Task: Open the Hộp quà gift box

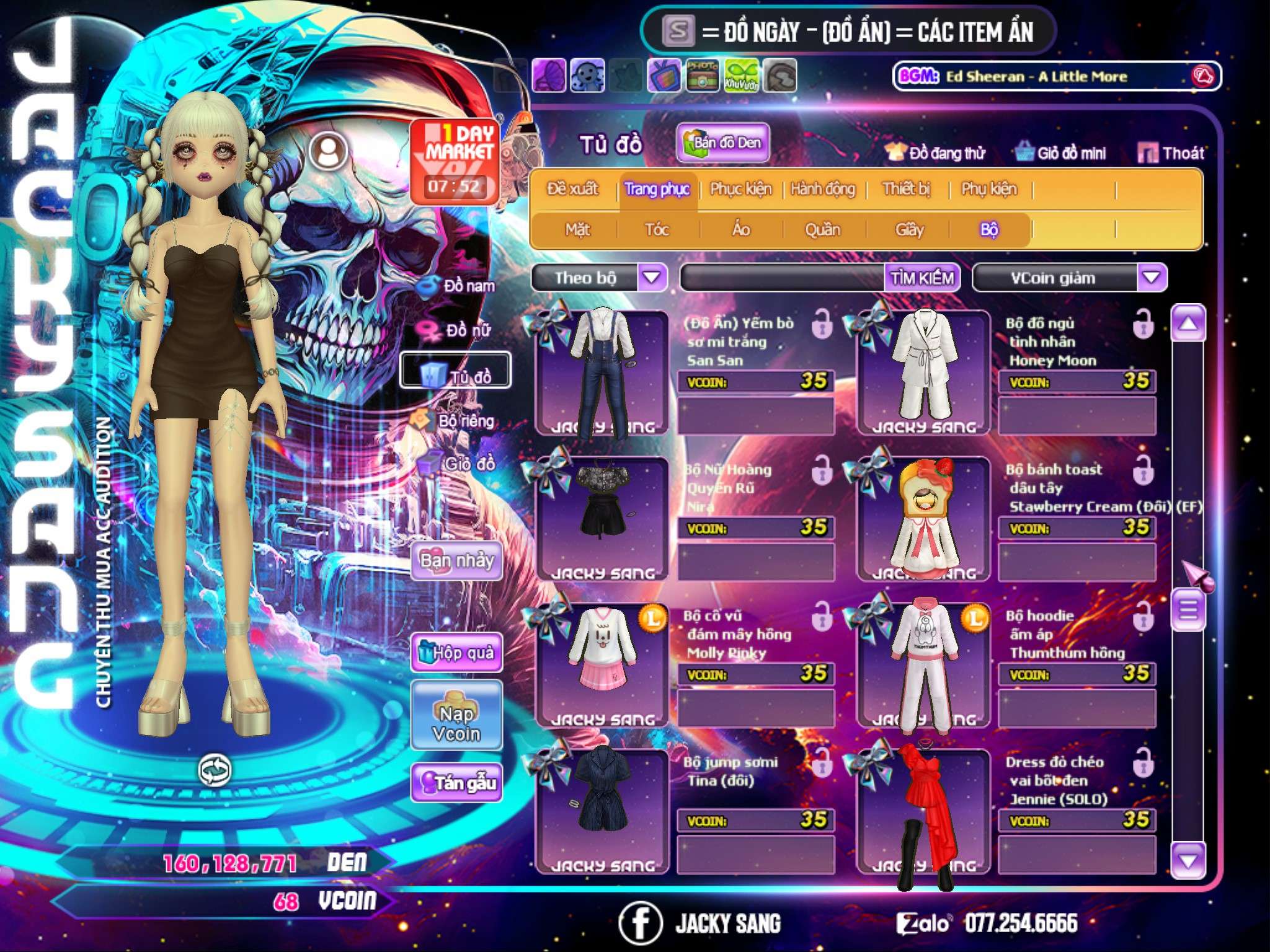Action: click(457, 653)
